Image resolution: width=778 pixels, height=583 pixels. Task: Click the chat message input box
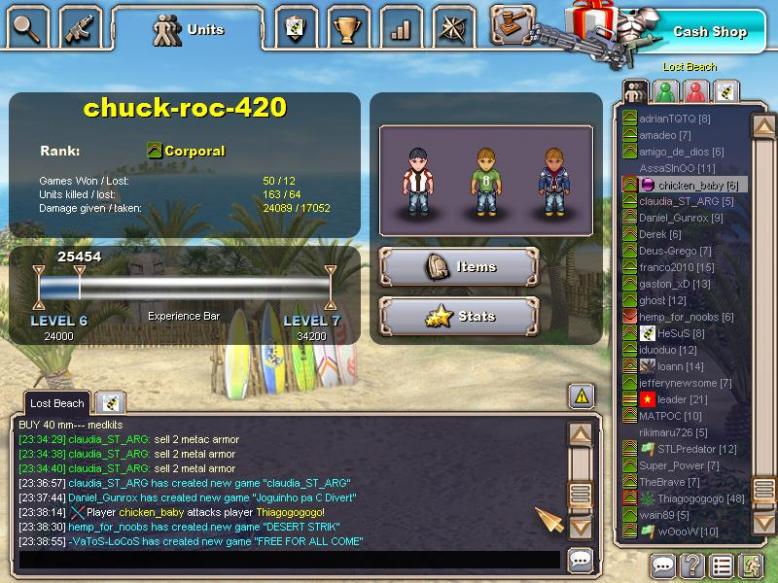click(288, 560)
